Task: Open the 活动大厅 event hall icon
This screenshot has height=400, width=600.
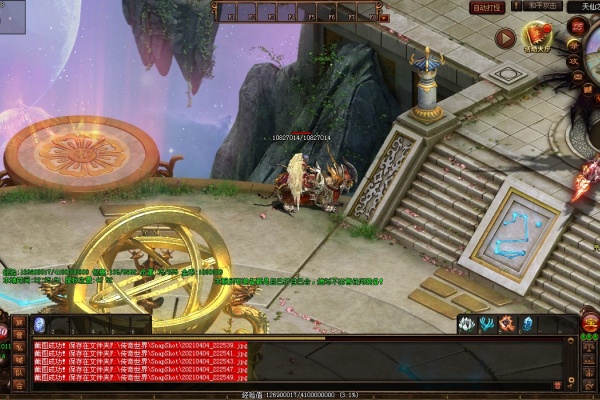Action: coord(538,38)
